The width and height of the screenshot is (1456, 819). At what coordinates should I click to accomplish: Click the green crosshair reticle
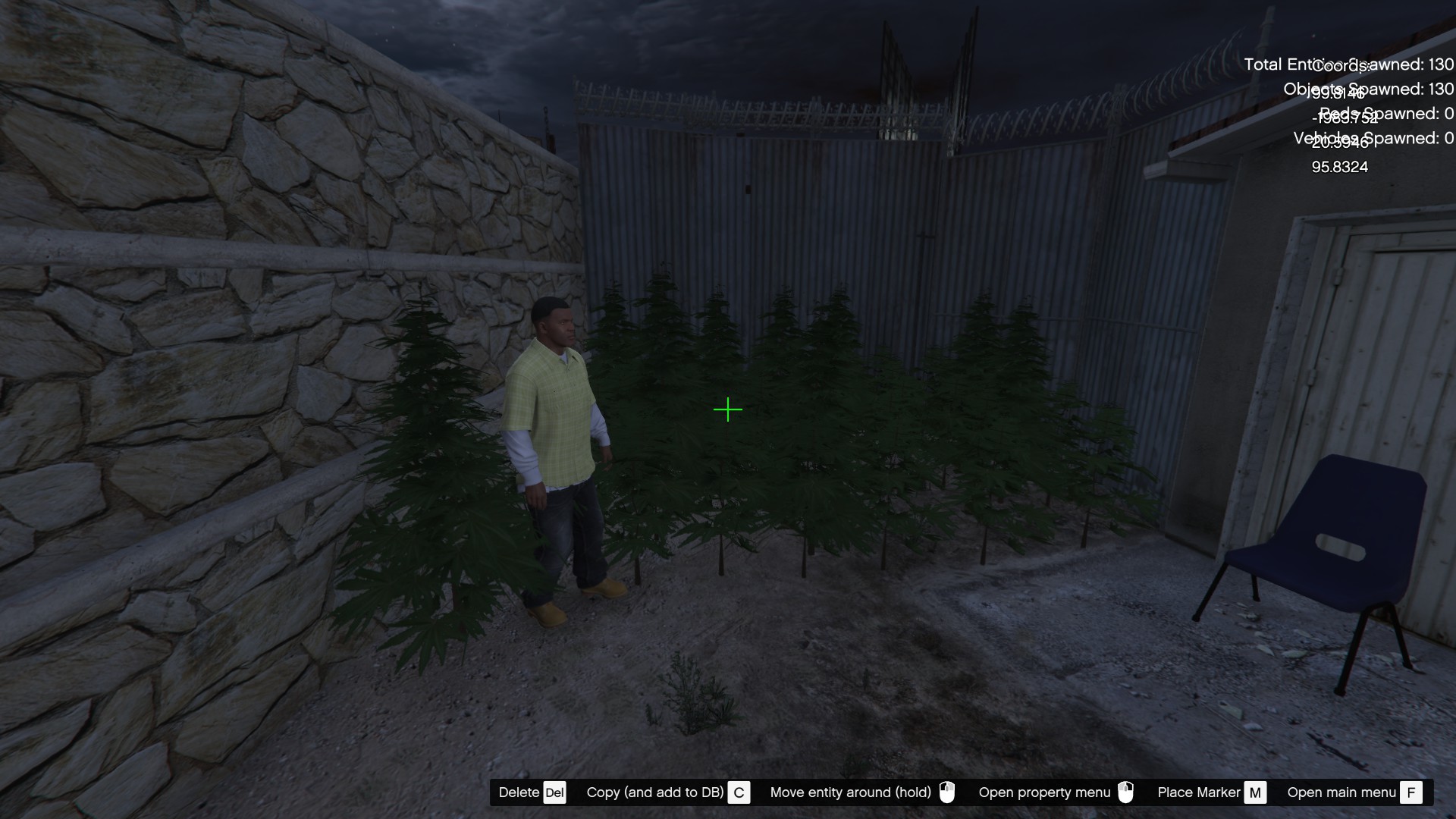pos(728,409)
